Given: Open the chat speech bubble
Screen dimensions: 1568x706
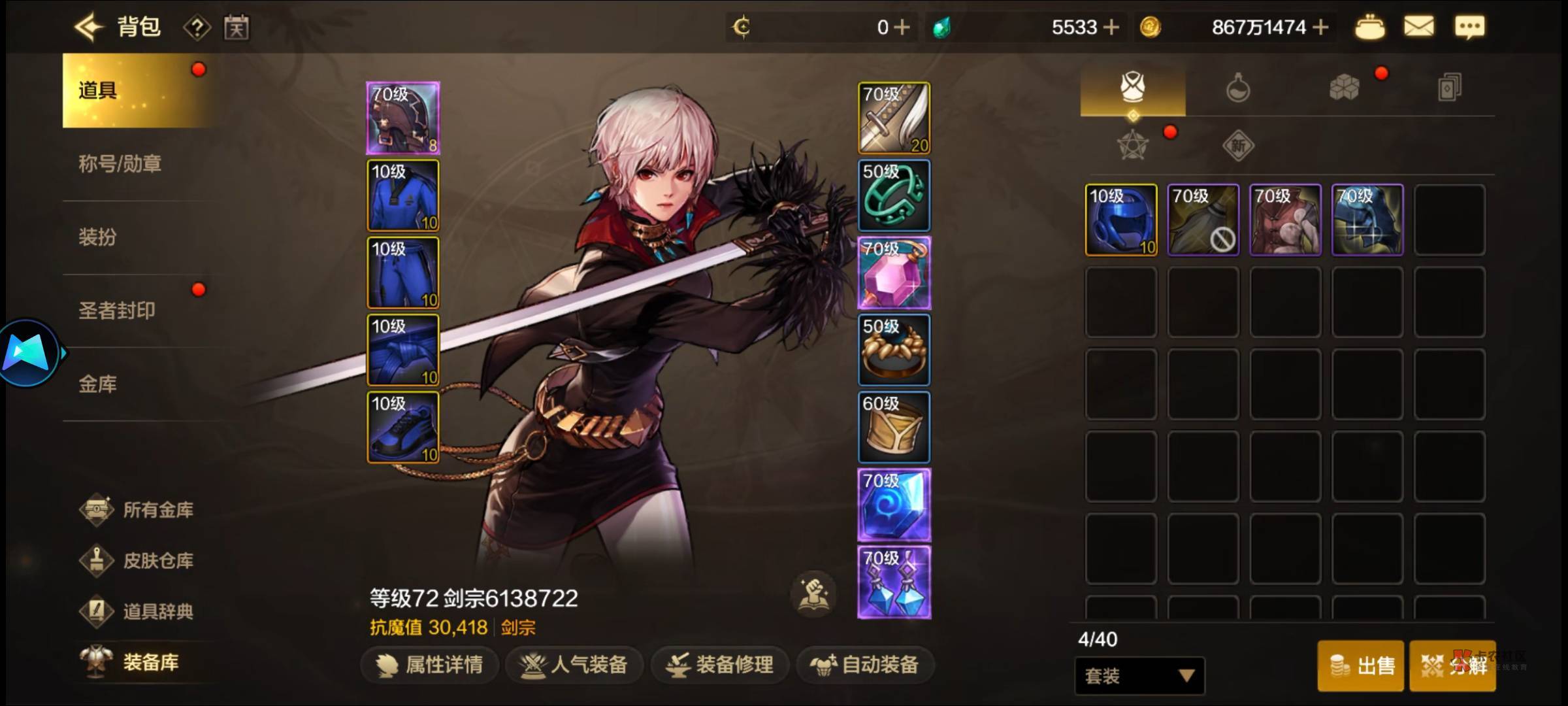Looking at the screenshot, I should (1469, 27).
